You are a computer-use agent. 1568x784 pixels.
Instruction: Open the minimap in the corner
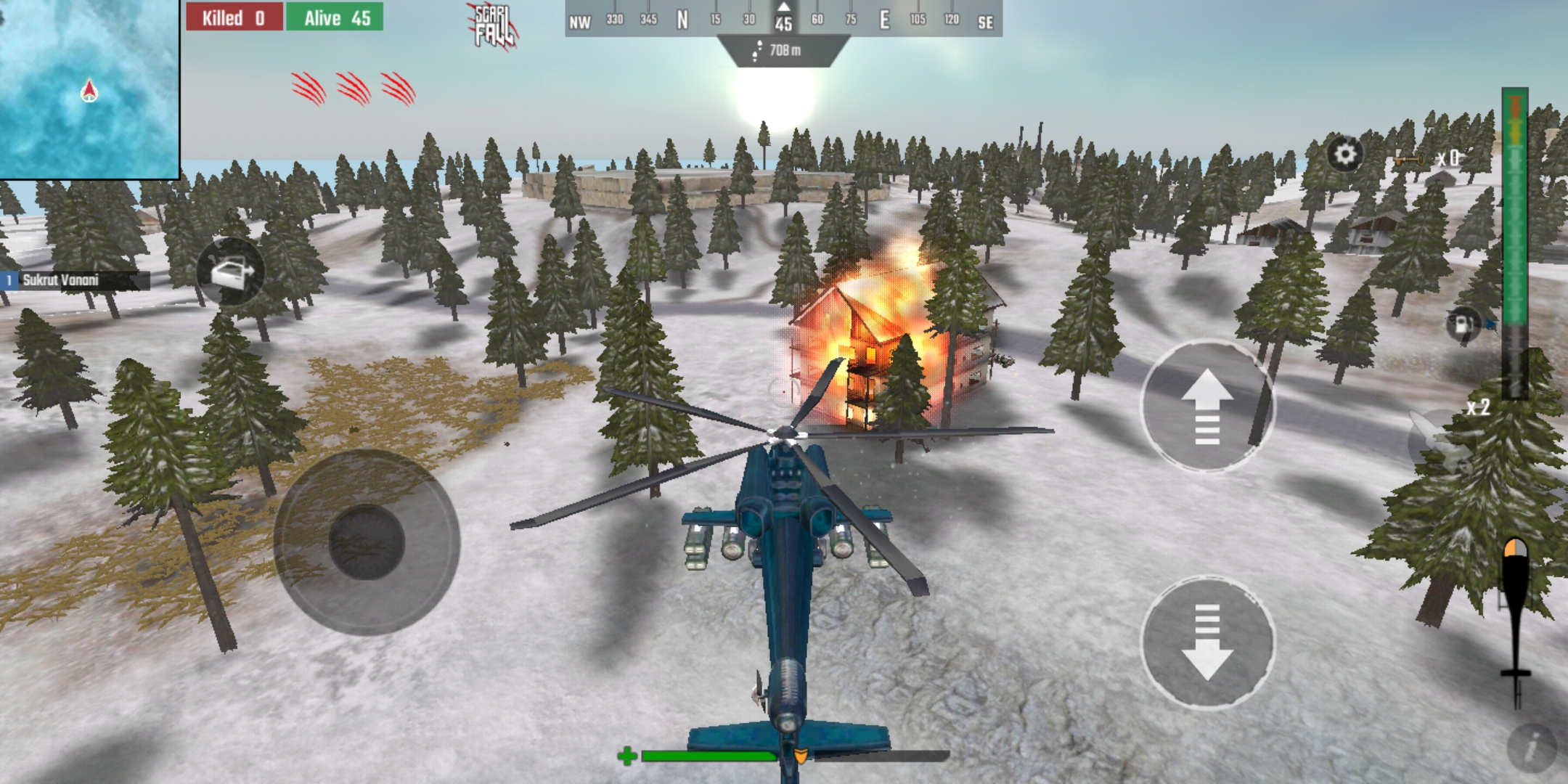tap(89, 89)
